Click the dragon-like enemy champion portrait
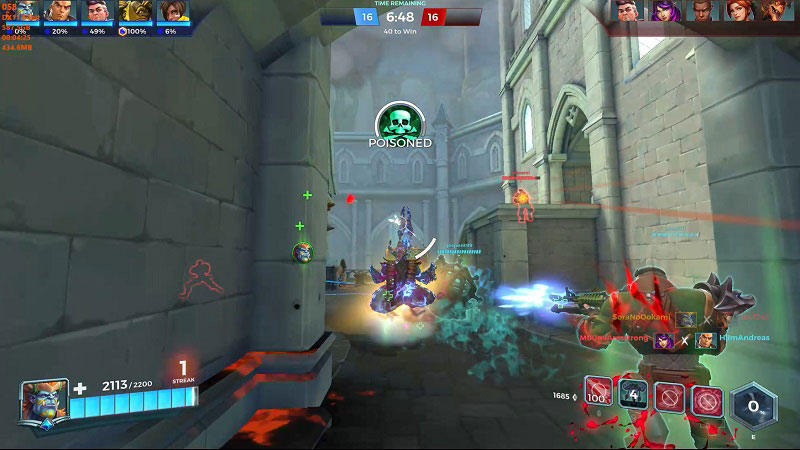800x450 pixels. click(x=774, y=11)
